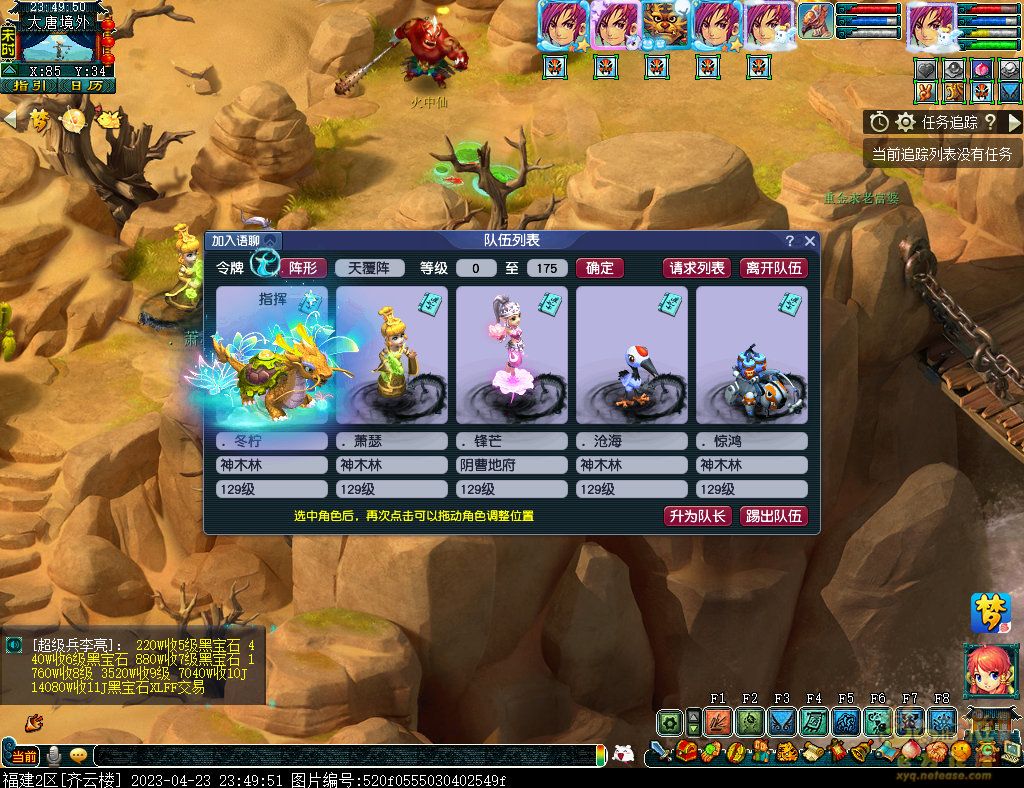Open the 日历 calendar button
The image size is (1024, 788).
point(86,86)
